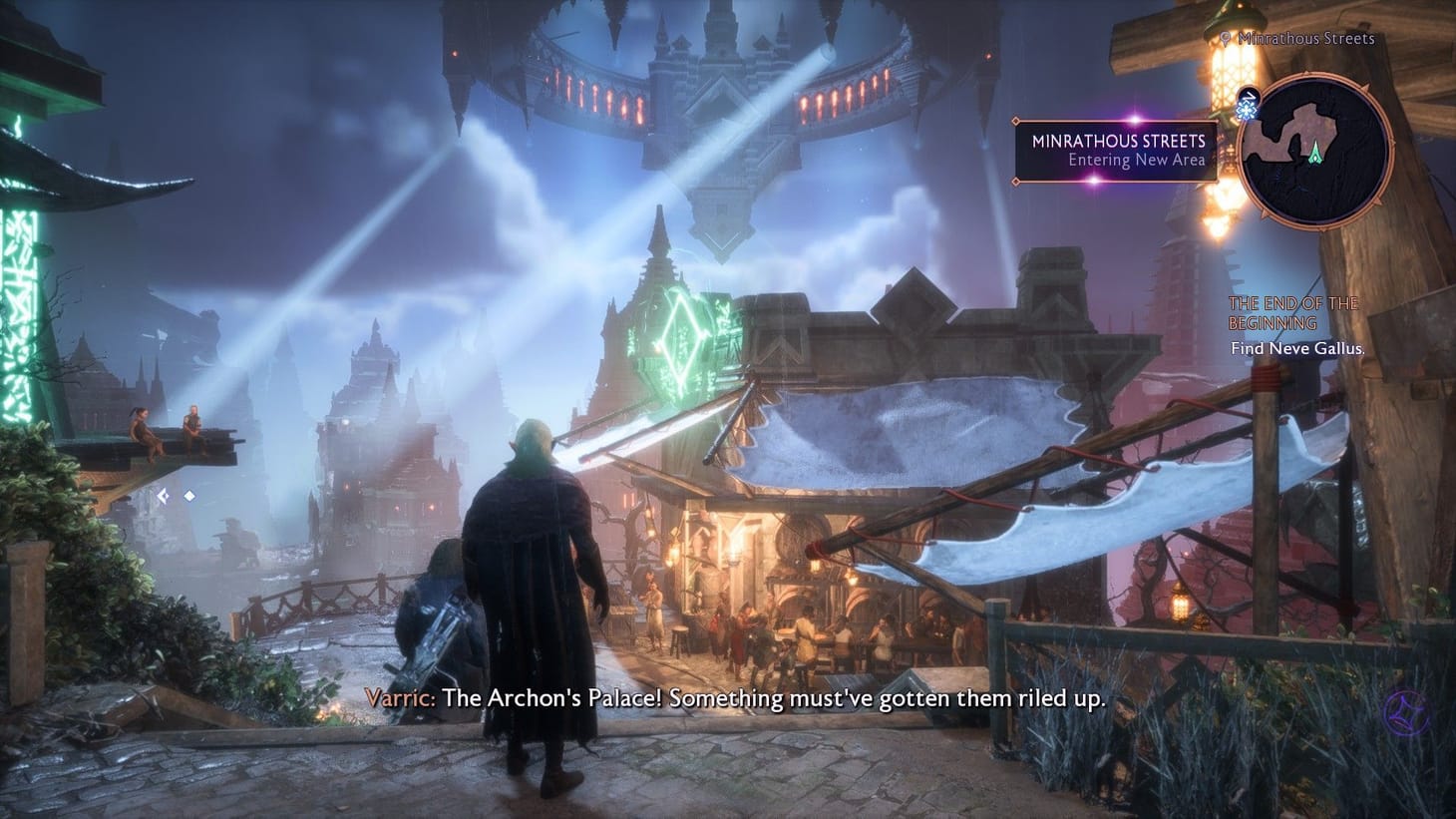1456x819 pixels.
Task: Click the location pin icon beside Minrathous Streets
Action: point(1226,38)
